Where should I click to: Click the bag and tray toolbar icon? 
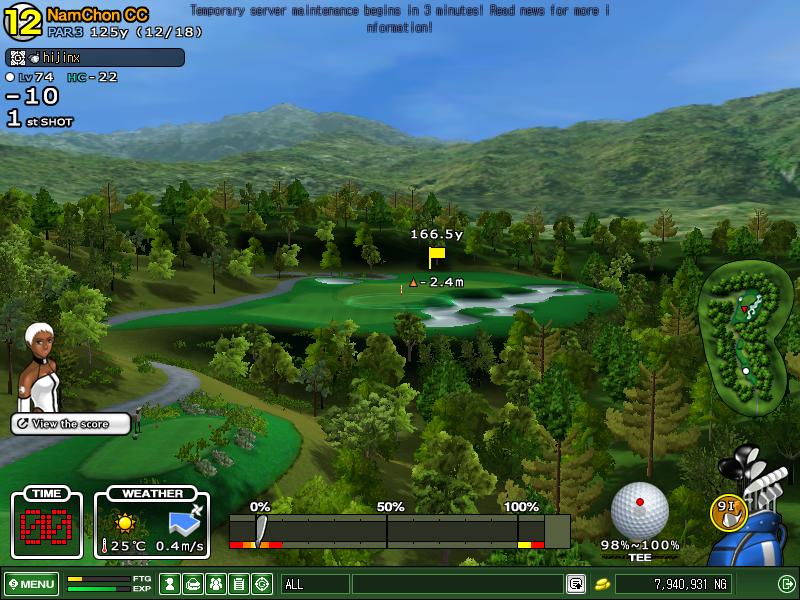(193, 584)
